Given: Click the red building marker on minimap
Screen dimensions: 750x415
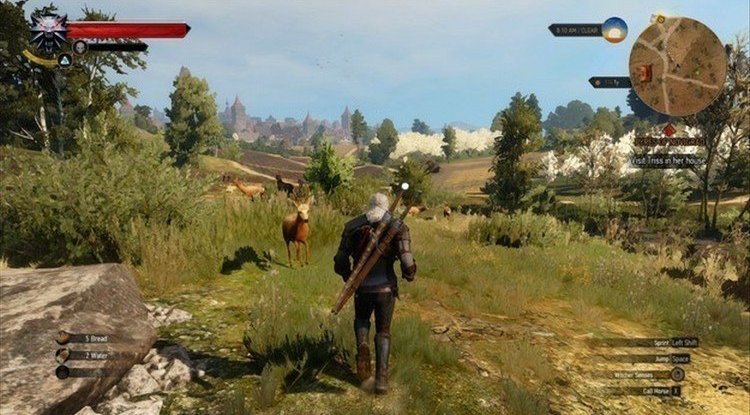Looking at the screenshot, I should 644,72.
